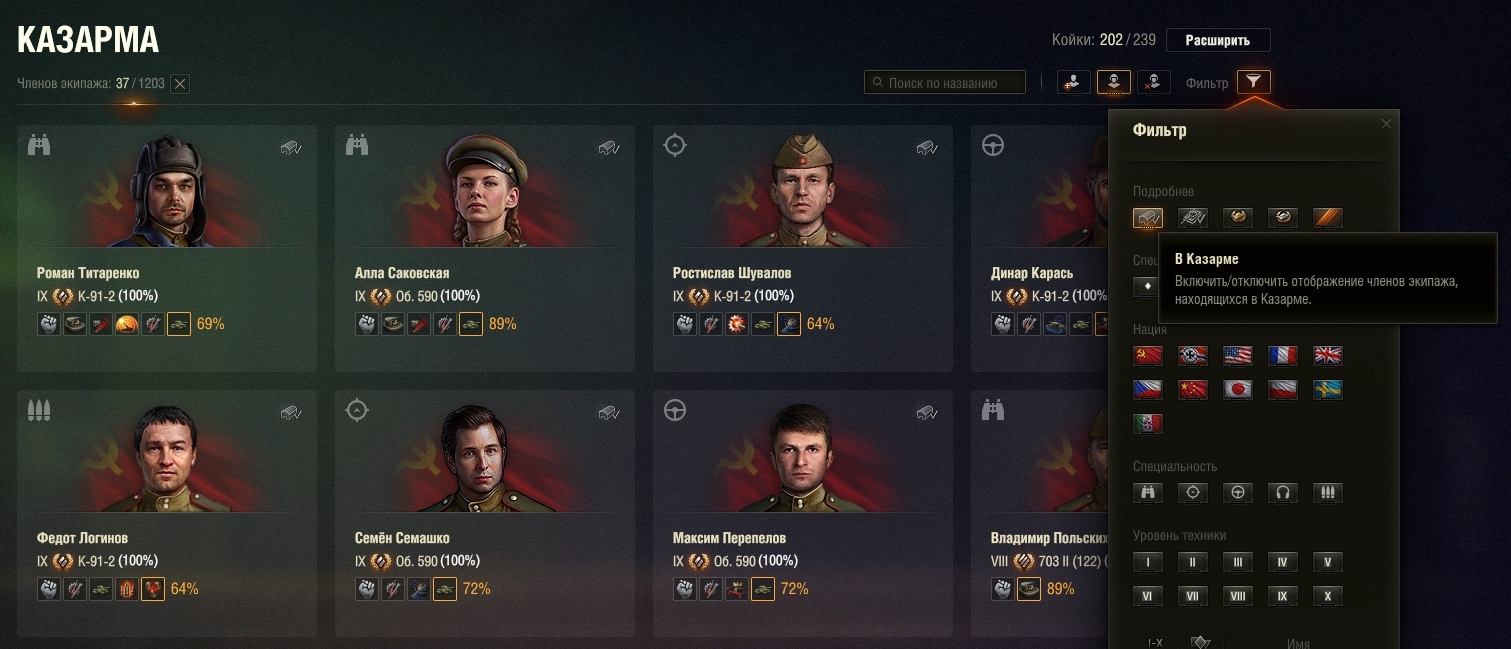Toggle the В Казарме filter
Image resolution: width=1511 pixels, height=649 pixels.
[1148, 217]
